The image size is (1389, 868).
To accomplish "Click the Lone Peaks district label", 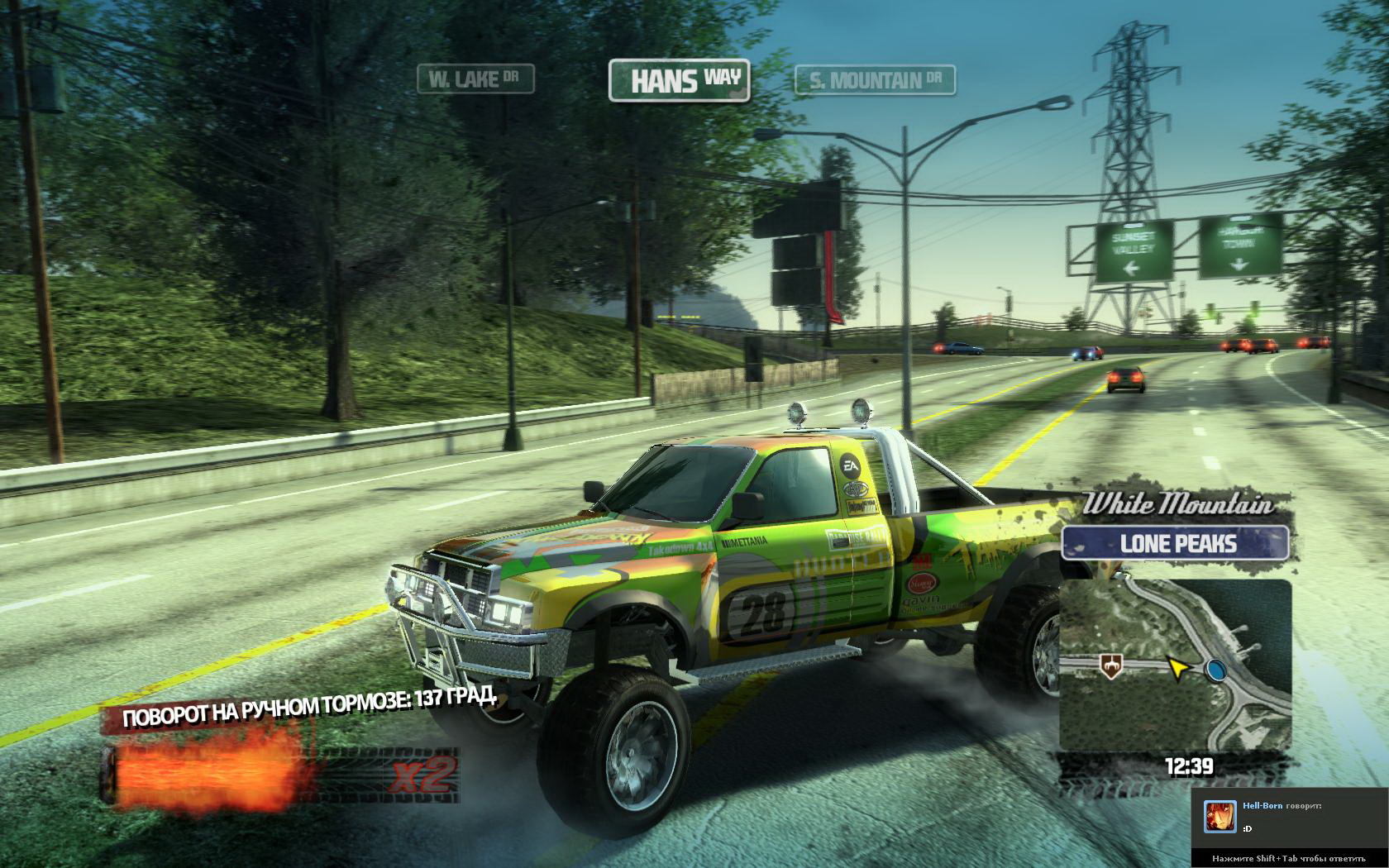I will pos(1177,543).
